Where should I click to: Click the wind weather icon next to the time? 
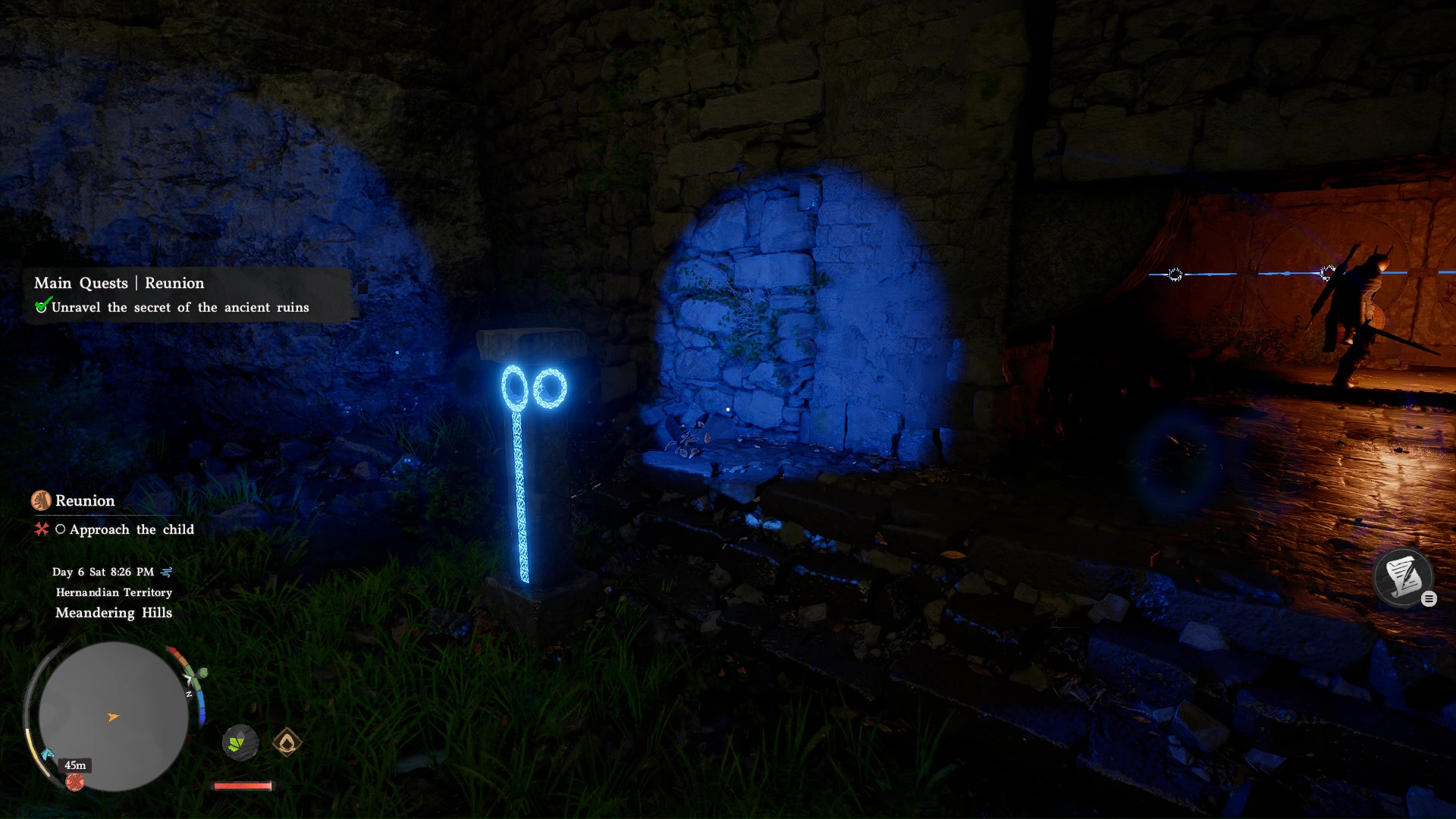(x=168, y=573)
